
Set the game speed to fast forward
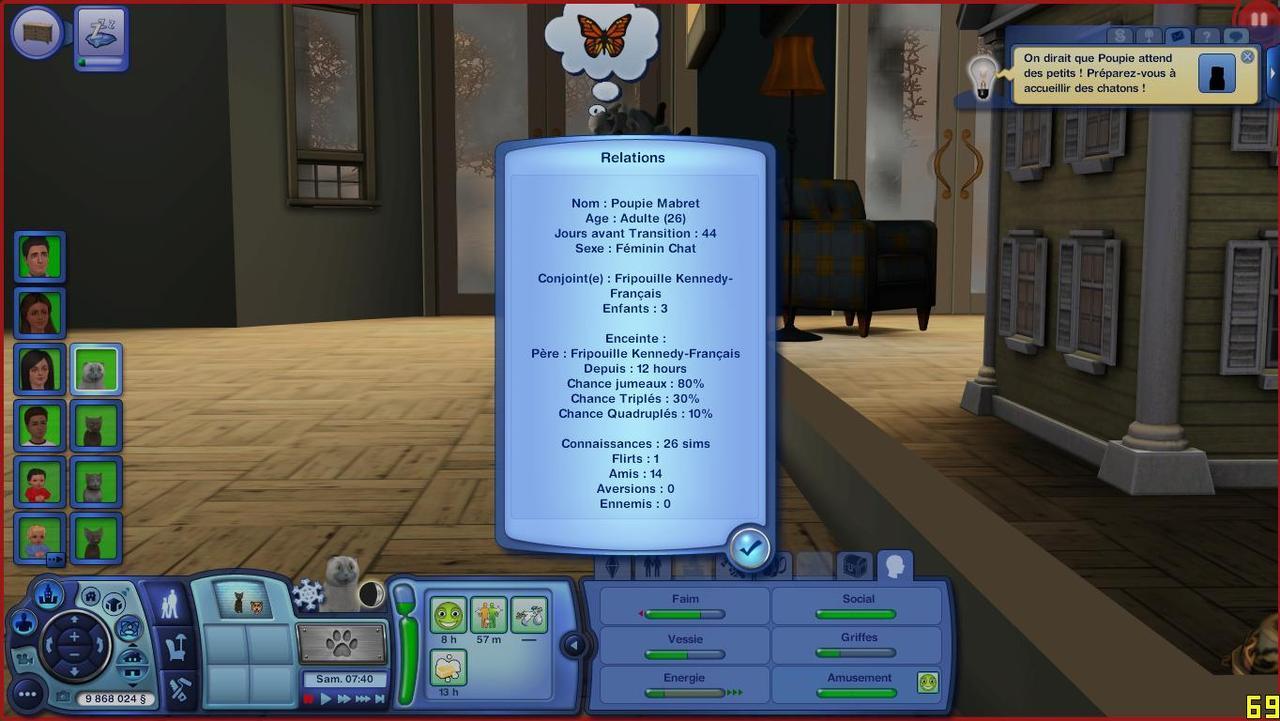coord(344,699)
